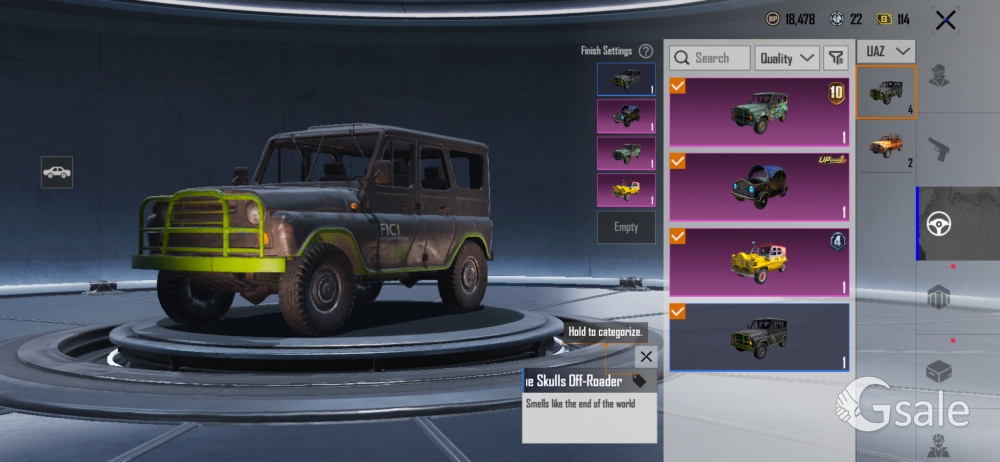Image resolution: width=1000 pixels, height=462 pixels.
Task: Select the yellow UAZ skin card
Action: click(x=759, y=261)
